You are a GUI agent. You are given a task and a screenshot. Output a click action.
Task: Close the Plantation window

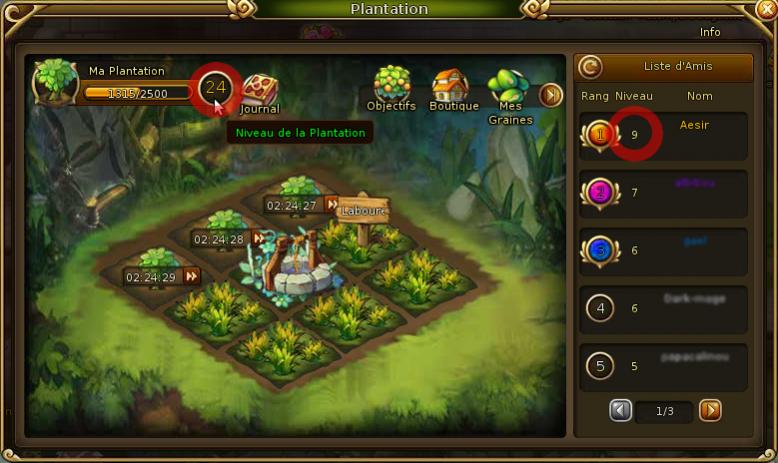[766, 8]
